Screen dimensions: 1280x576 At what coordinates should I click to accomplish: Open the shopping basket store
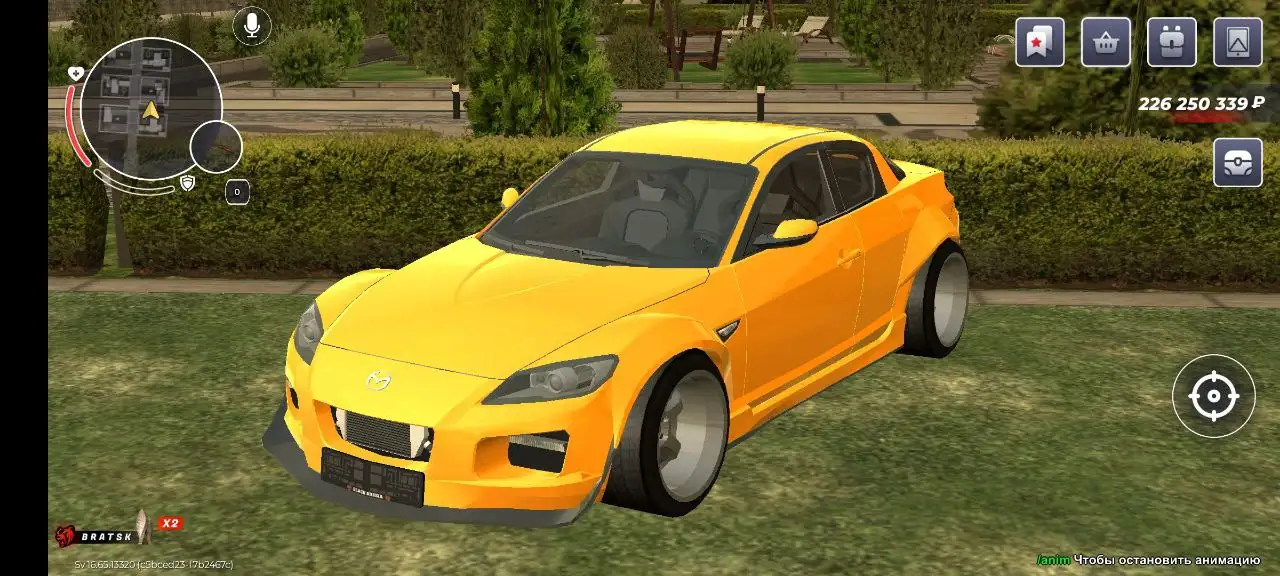(x=1106, y=42)
